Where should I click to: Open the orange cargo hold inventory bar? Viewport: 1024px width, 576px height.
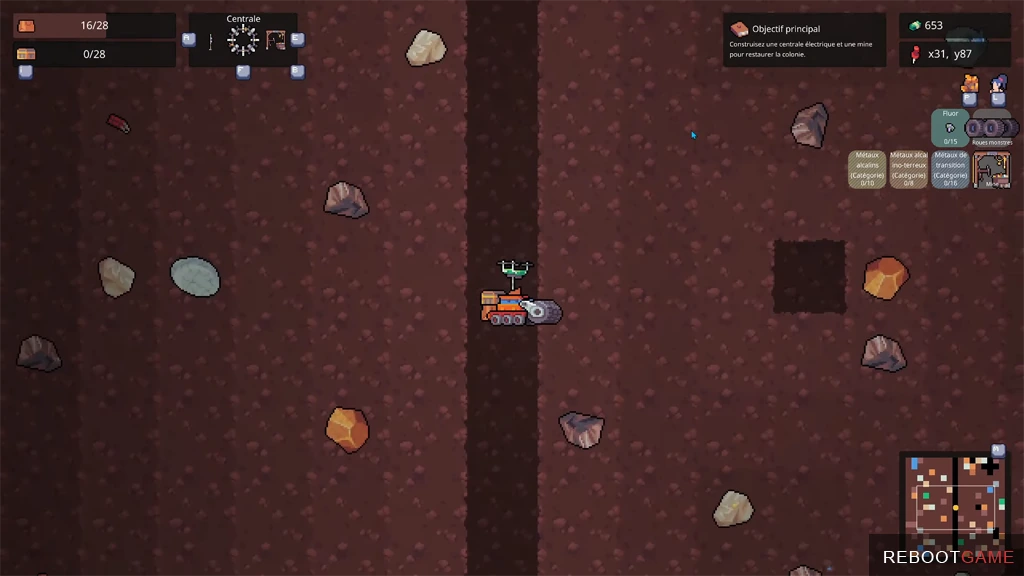[94, 25]
